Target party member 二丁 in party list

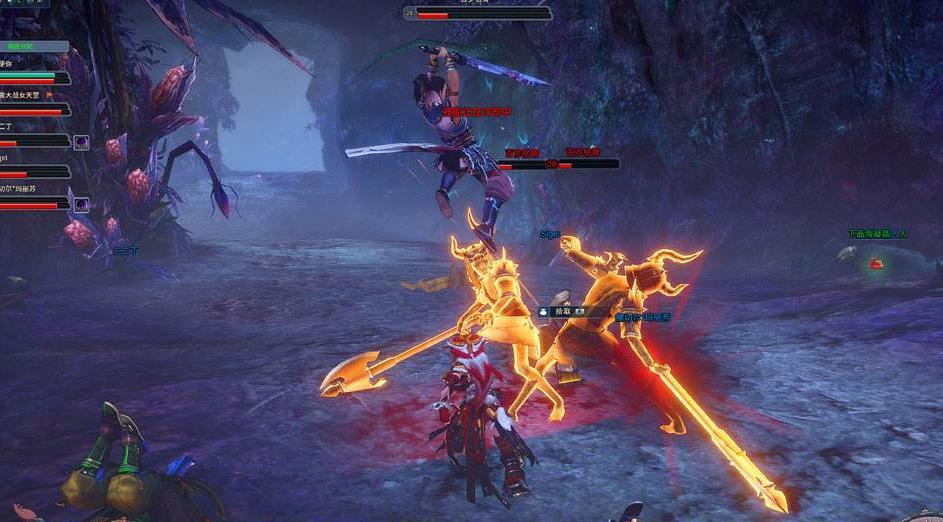point(8,127)
